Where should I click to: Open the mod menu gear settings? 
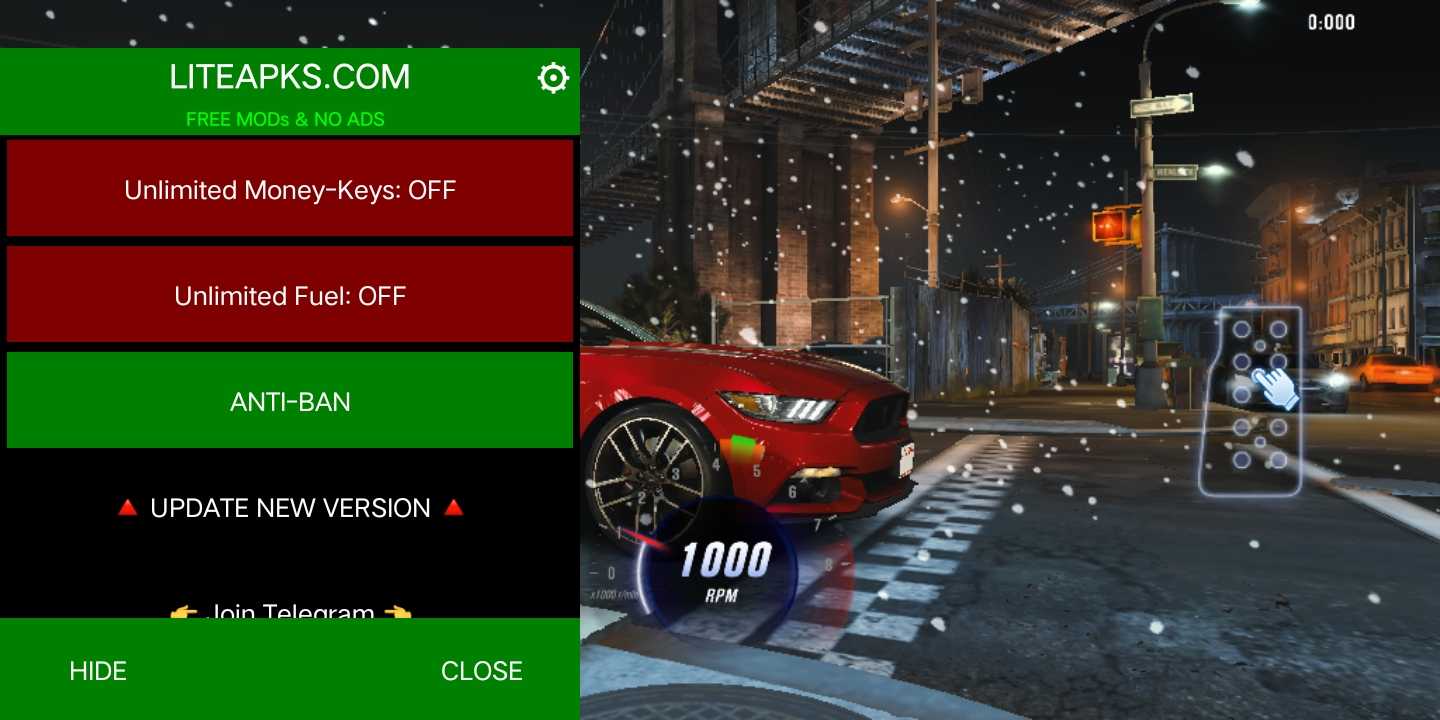(553, 78)
